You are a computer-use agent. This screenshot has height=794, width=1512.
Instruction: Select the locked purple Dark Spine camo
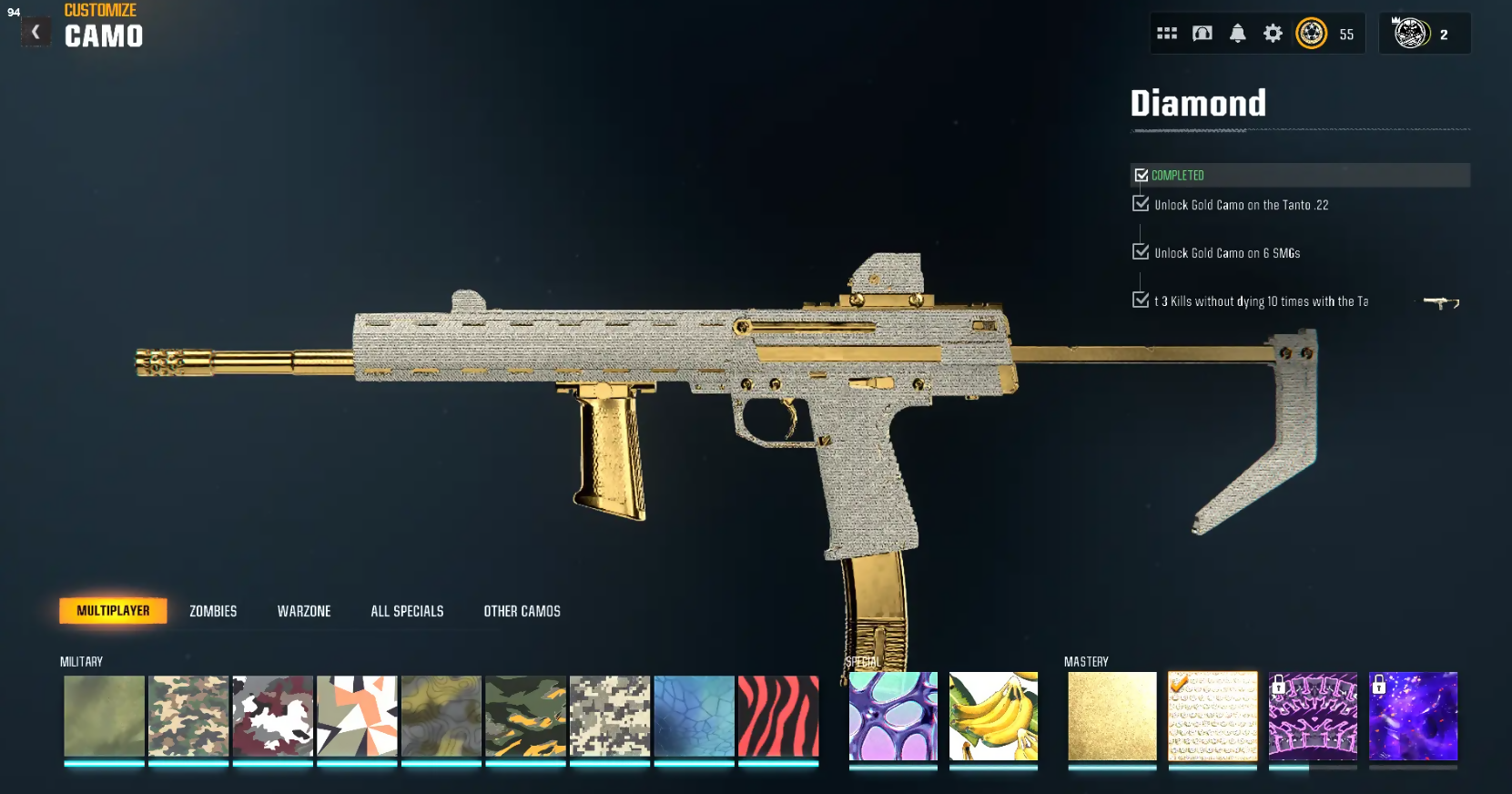(x=1313, y=717)
